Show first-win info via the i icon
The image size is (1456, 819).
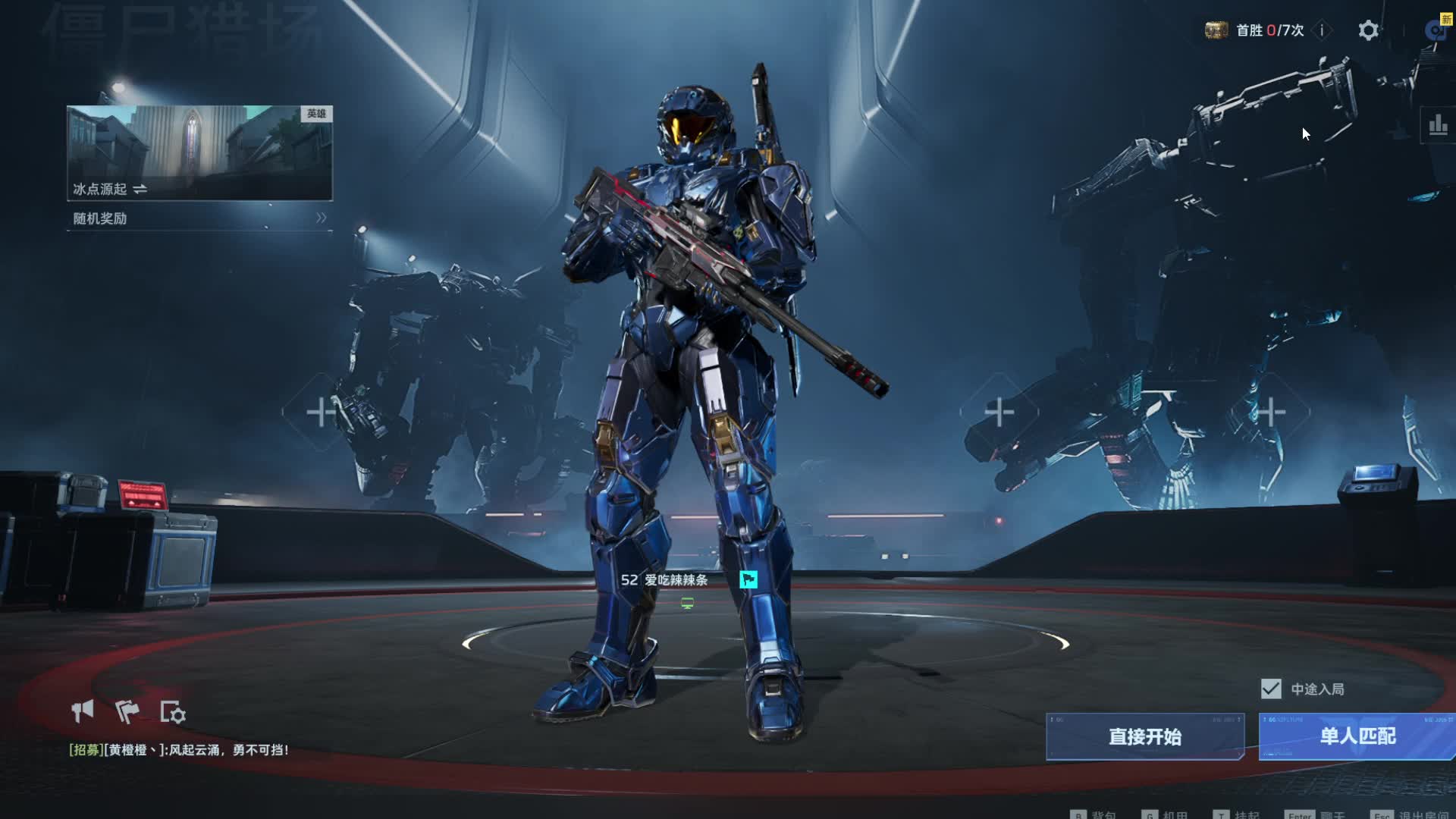click(1322, 30)
